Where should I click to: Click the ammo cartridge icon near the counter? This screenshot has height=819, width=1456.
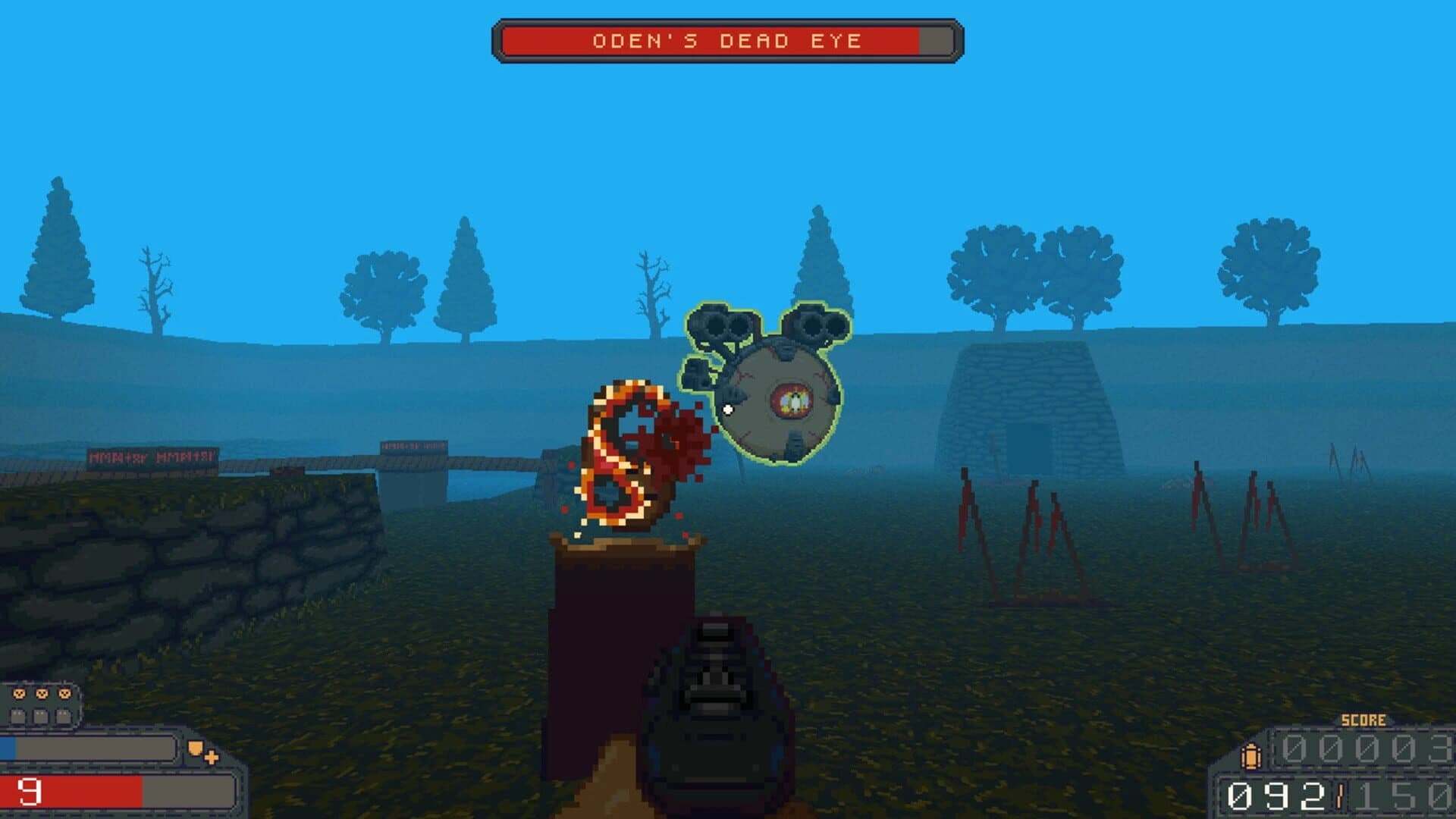[1250, 756]
